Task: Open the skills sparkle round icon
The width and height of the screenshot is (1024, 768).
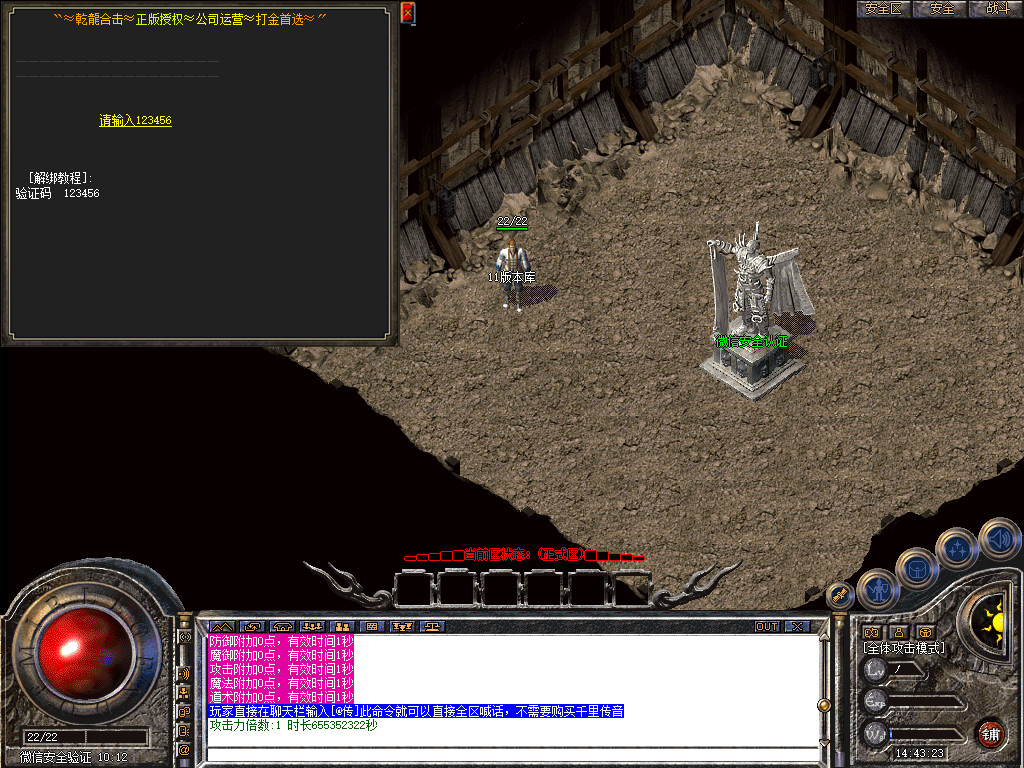Action: coord(957,549)
